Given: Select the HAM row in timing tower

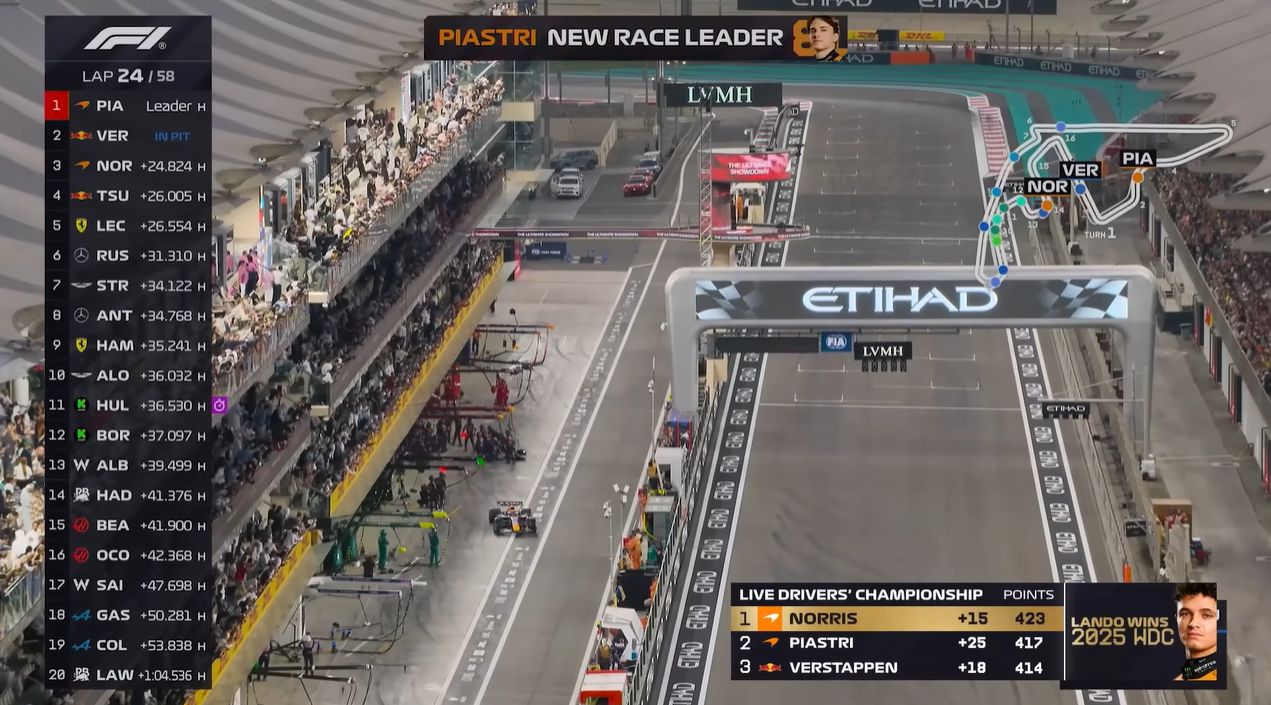Looking at the screenshot, I should tap(127, 345).
